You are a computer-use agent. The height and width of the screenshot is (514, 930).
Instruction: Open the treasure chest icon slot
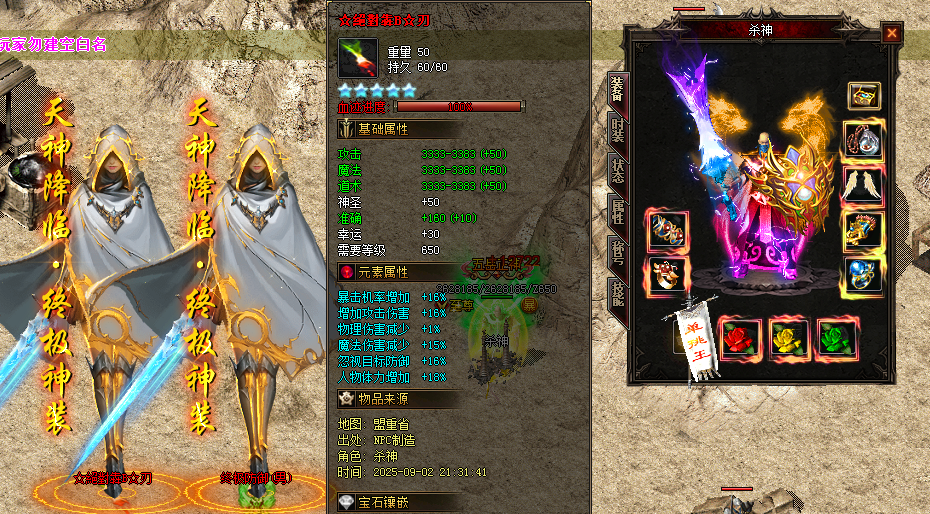coord(864,96)
